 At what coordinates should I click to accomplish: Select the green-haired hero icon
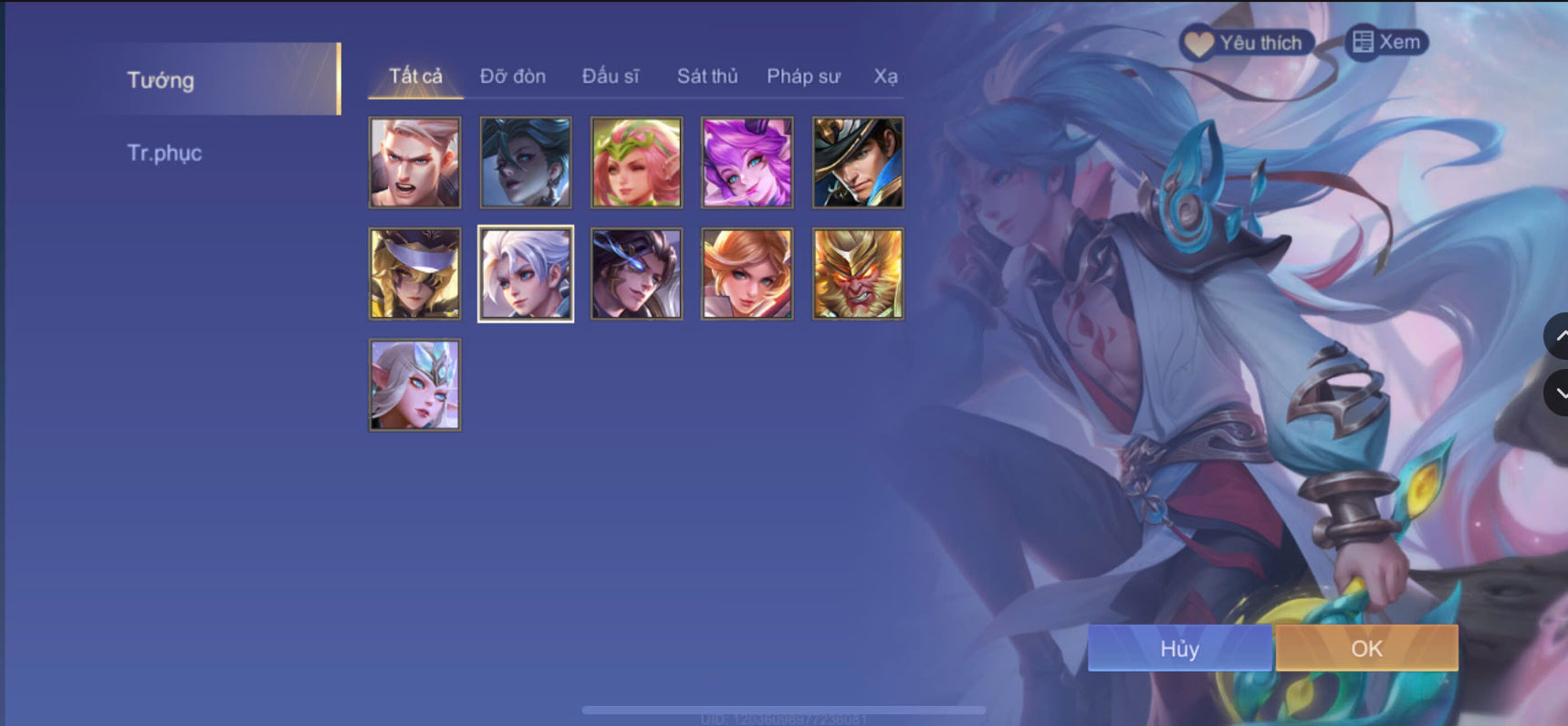click(x=525, y=163)
